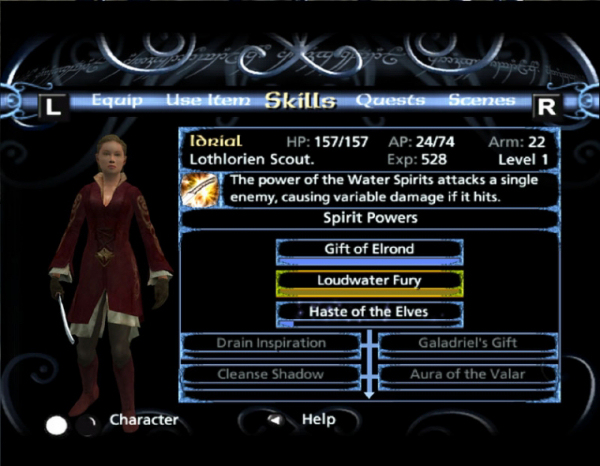600x466 pixels.
Task: Pick the Aura of the Valar skill
Action: (468, 375)
